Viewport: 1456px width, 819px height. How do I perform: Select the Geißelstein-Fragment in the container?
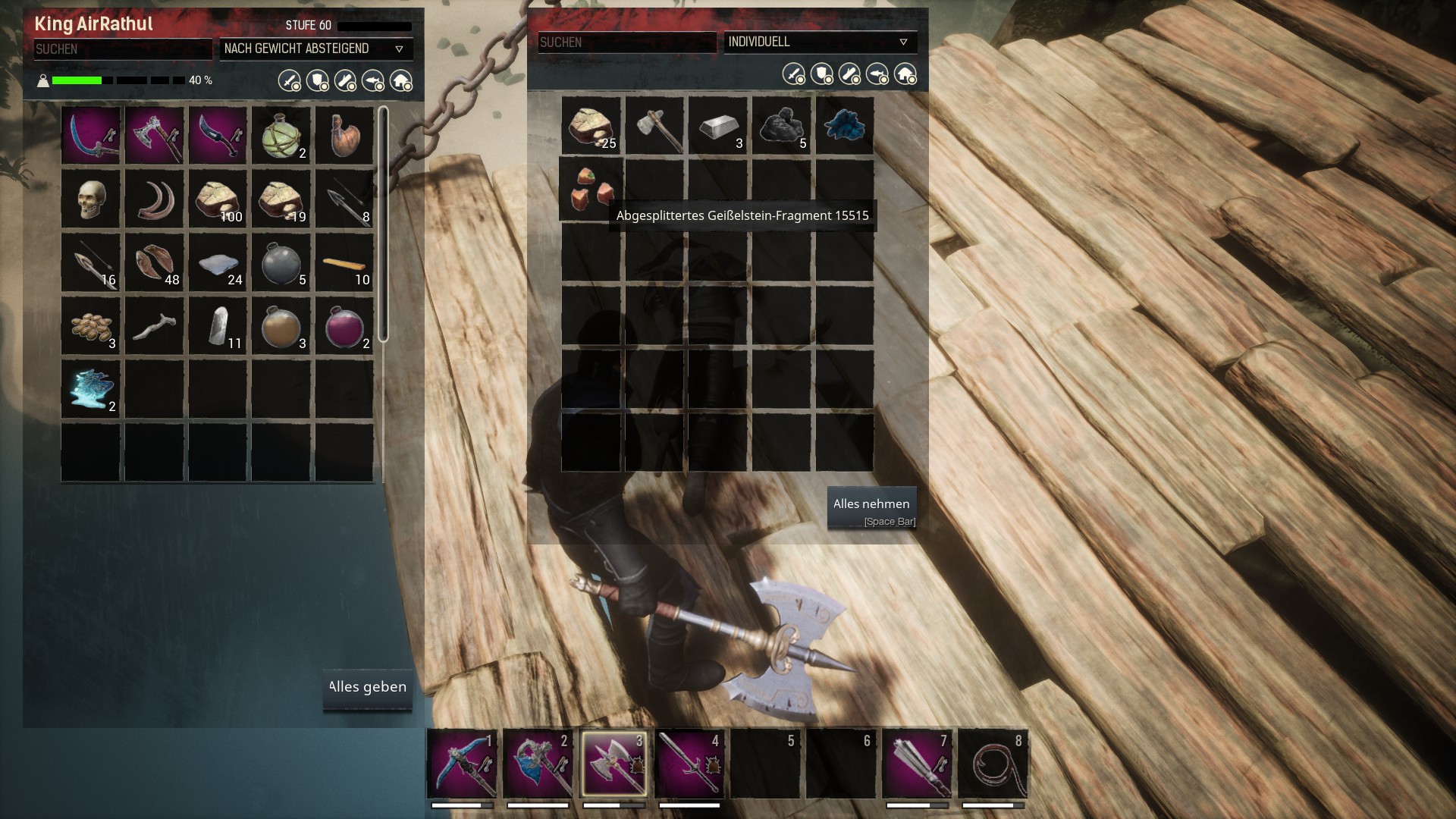click(591, 189)
